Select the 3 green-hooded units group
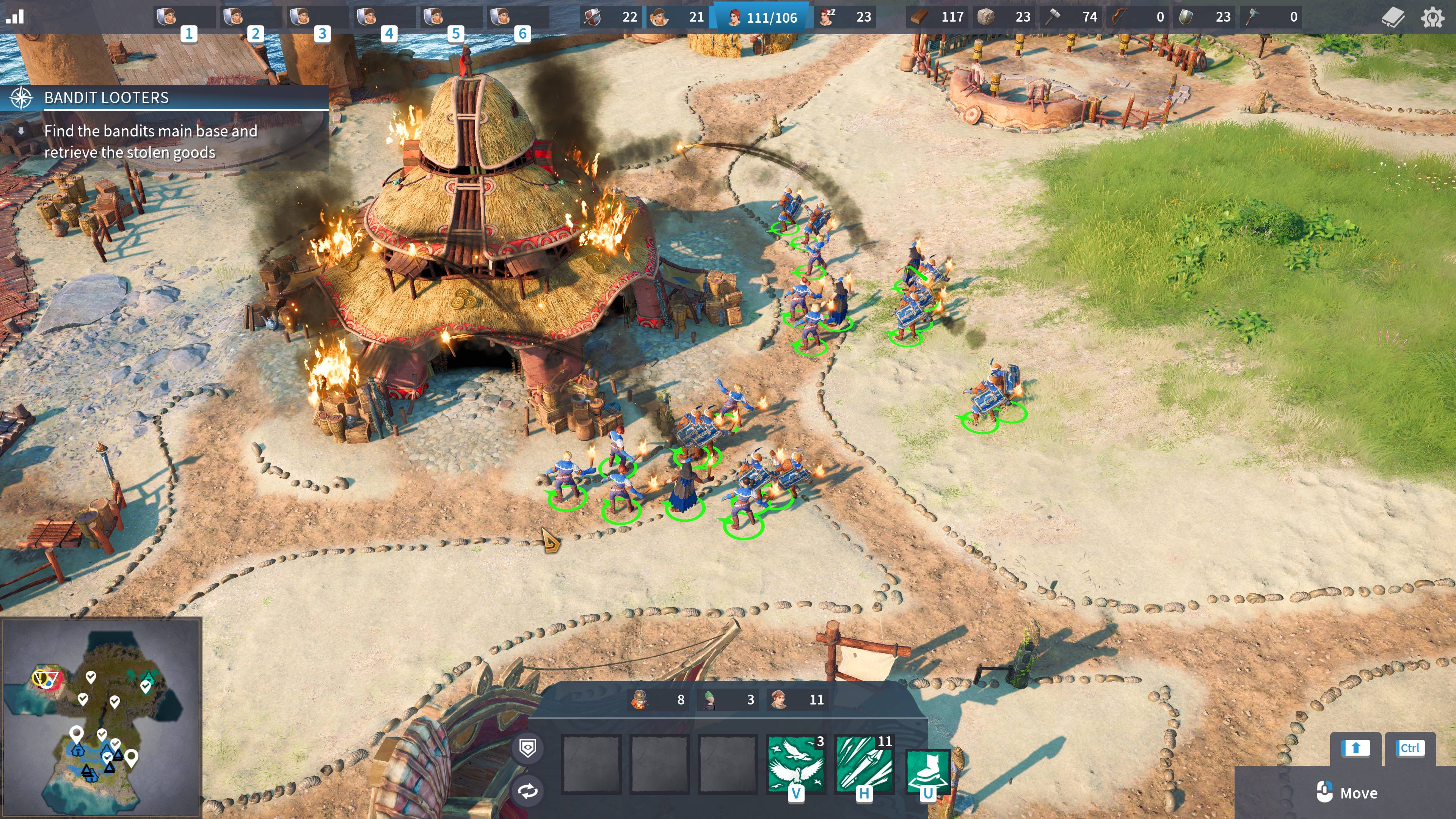This screenshot has width=1456, height=819. click(x=730, y=700)
